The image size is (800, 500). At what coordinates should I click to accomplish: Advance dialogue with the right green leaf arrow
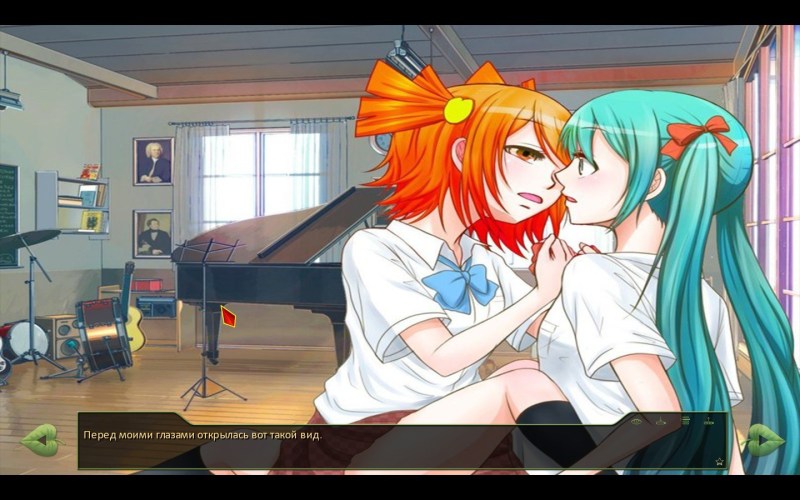764,439
